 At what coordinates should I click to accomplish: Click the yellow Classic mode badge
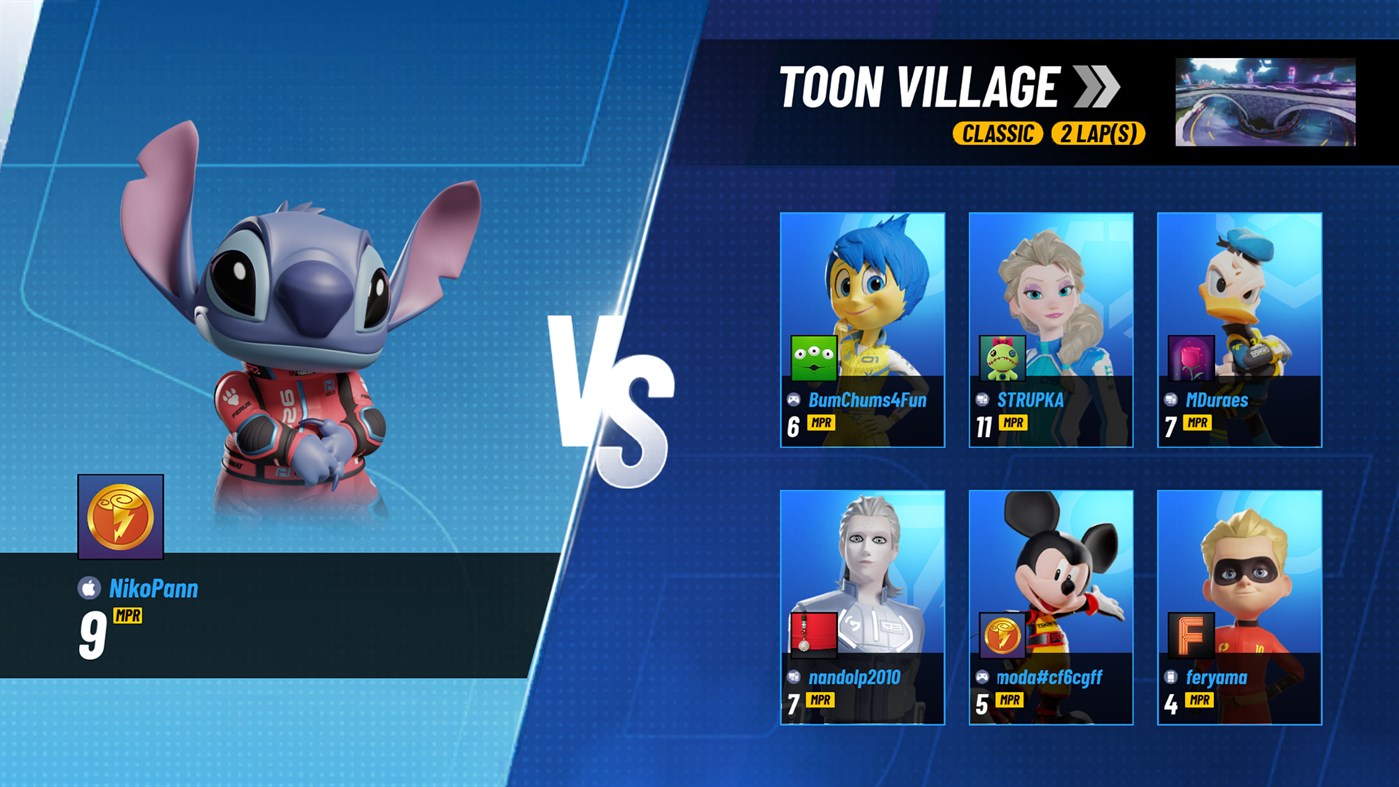point(998,133)
